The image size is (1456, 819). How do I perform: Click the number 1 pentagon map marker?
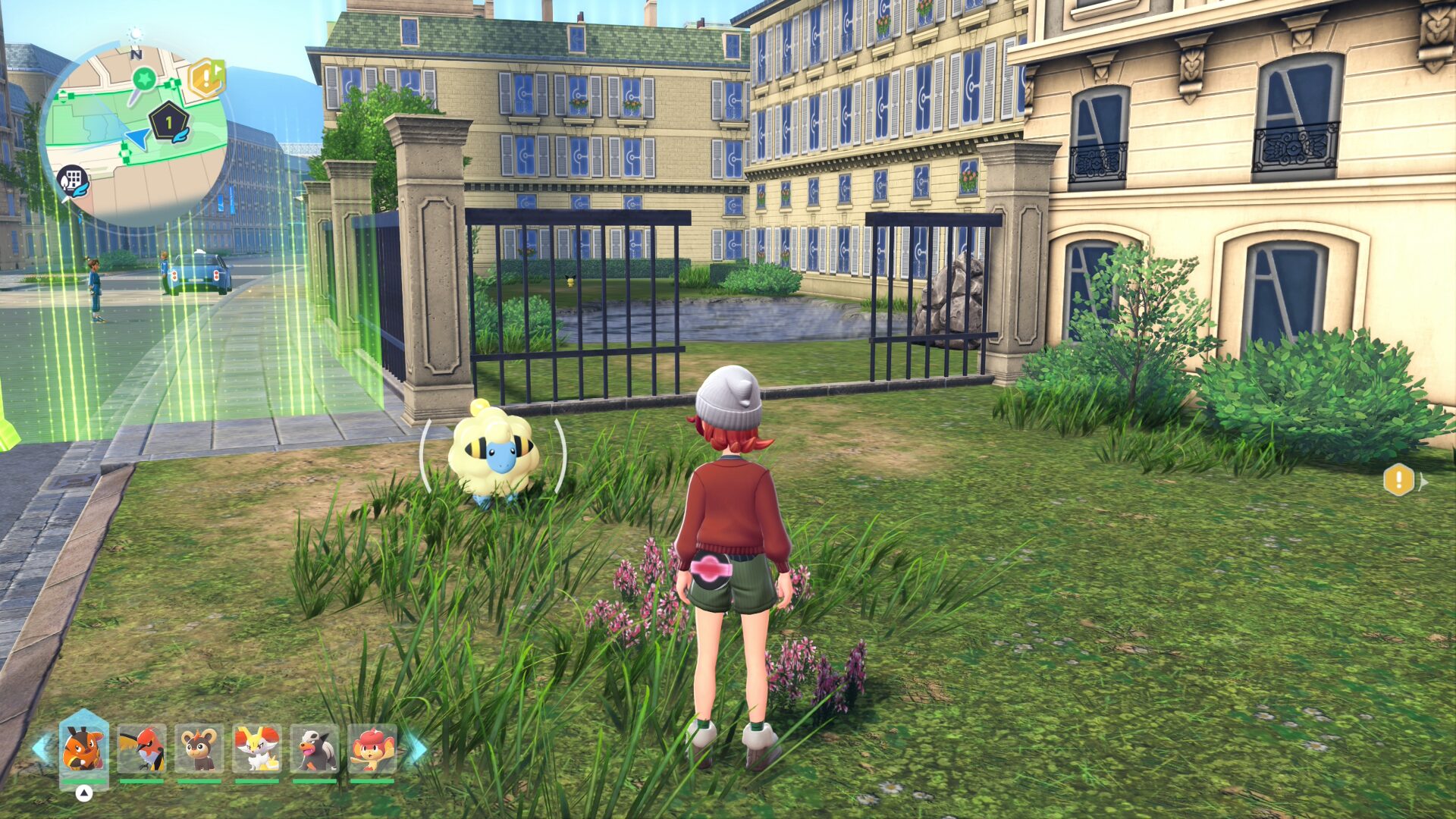pyautogui.click(x=168, y=121)
